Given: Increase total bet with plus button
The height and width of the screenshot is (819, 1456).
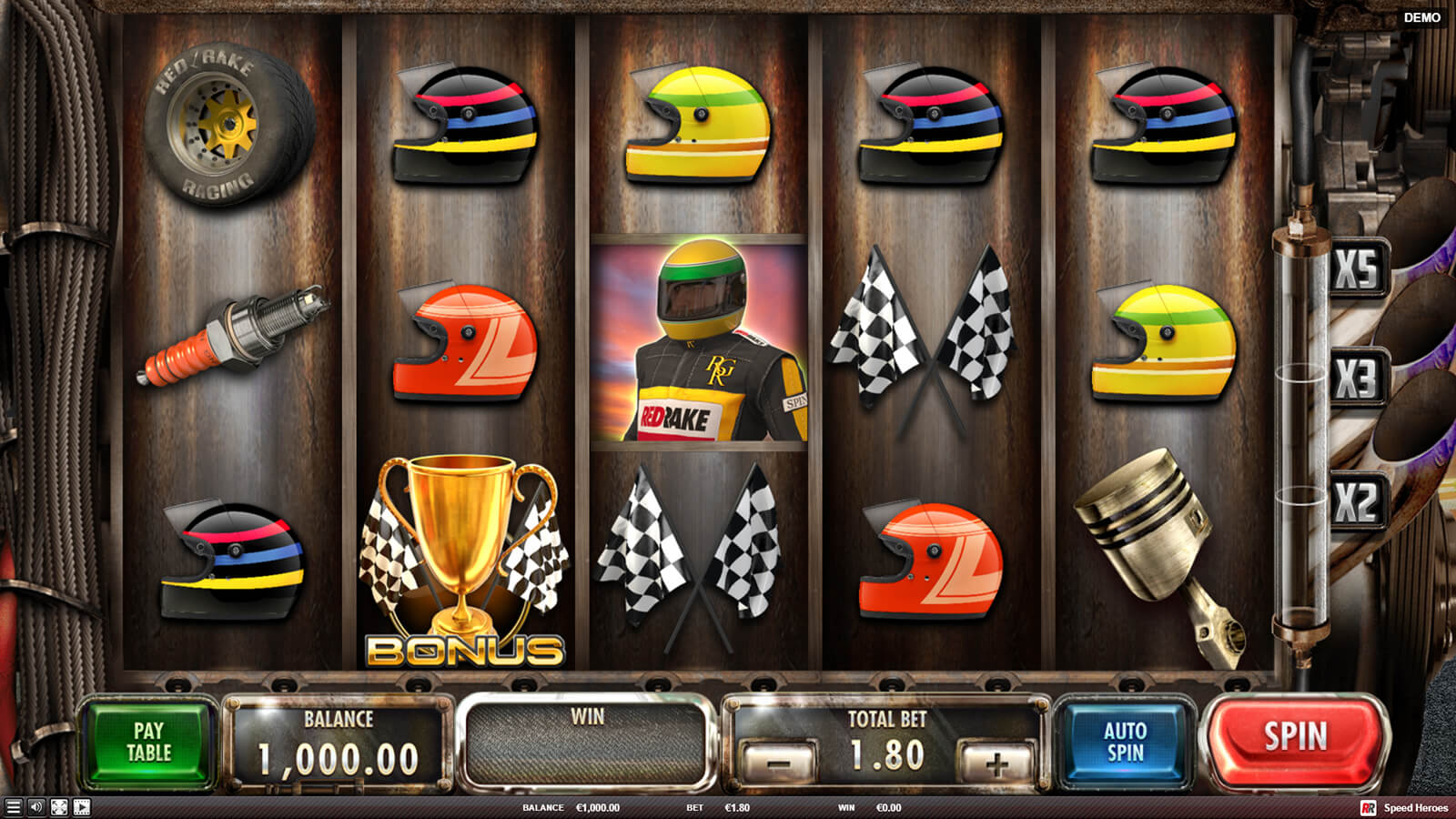Looking at the screenshot, I should pyautogui.click(x=996, y=763).
